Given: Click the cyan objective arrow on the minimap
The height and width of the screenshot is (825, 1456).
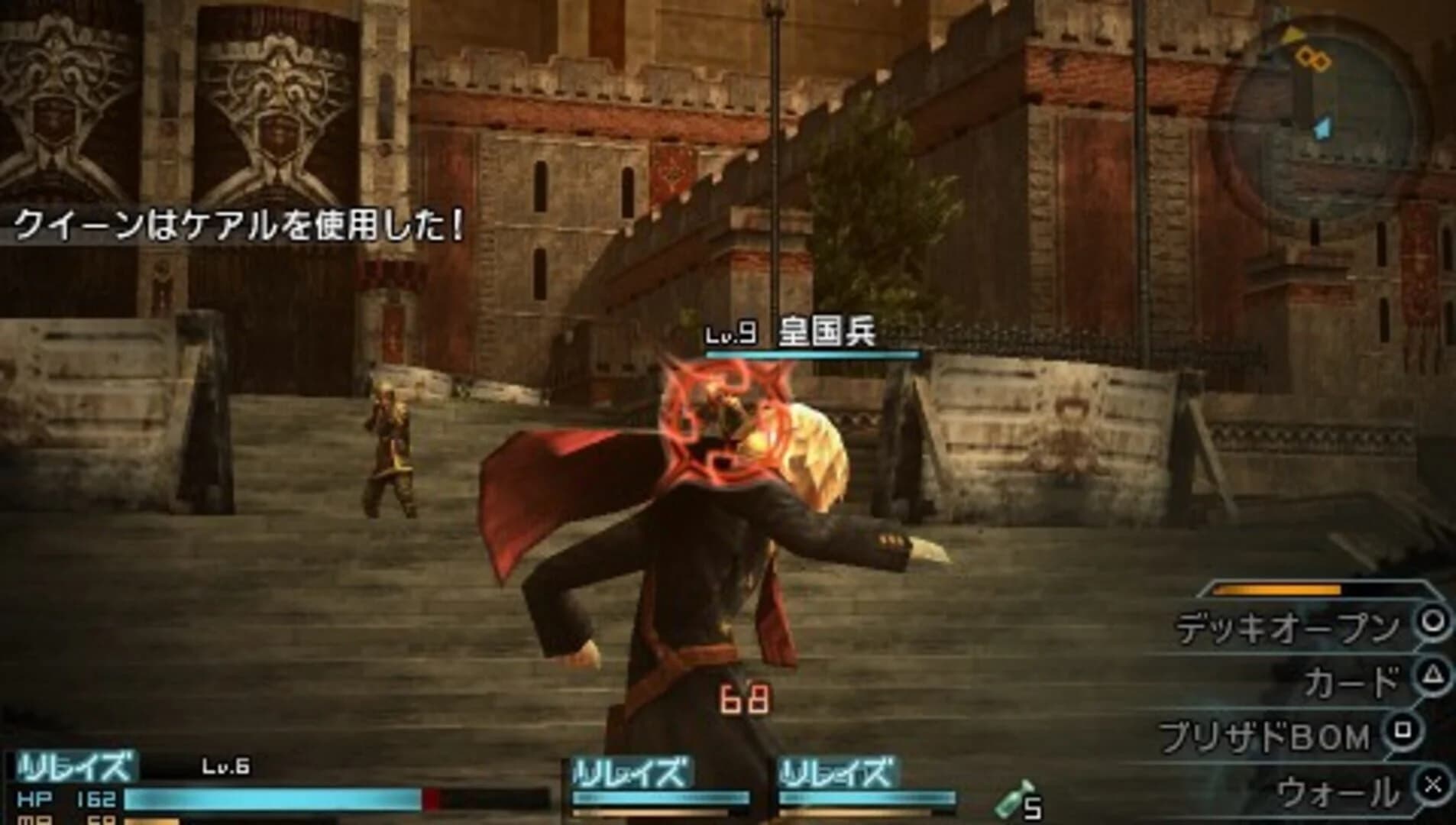Looking at the screenshot, I should (1322, 126).
